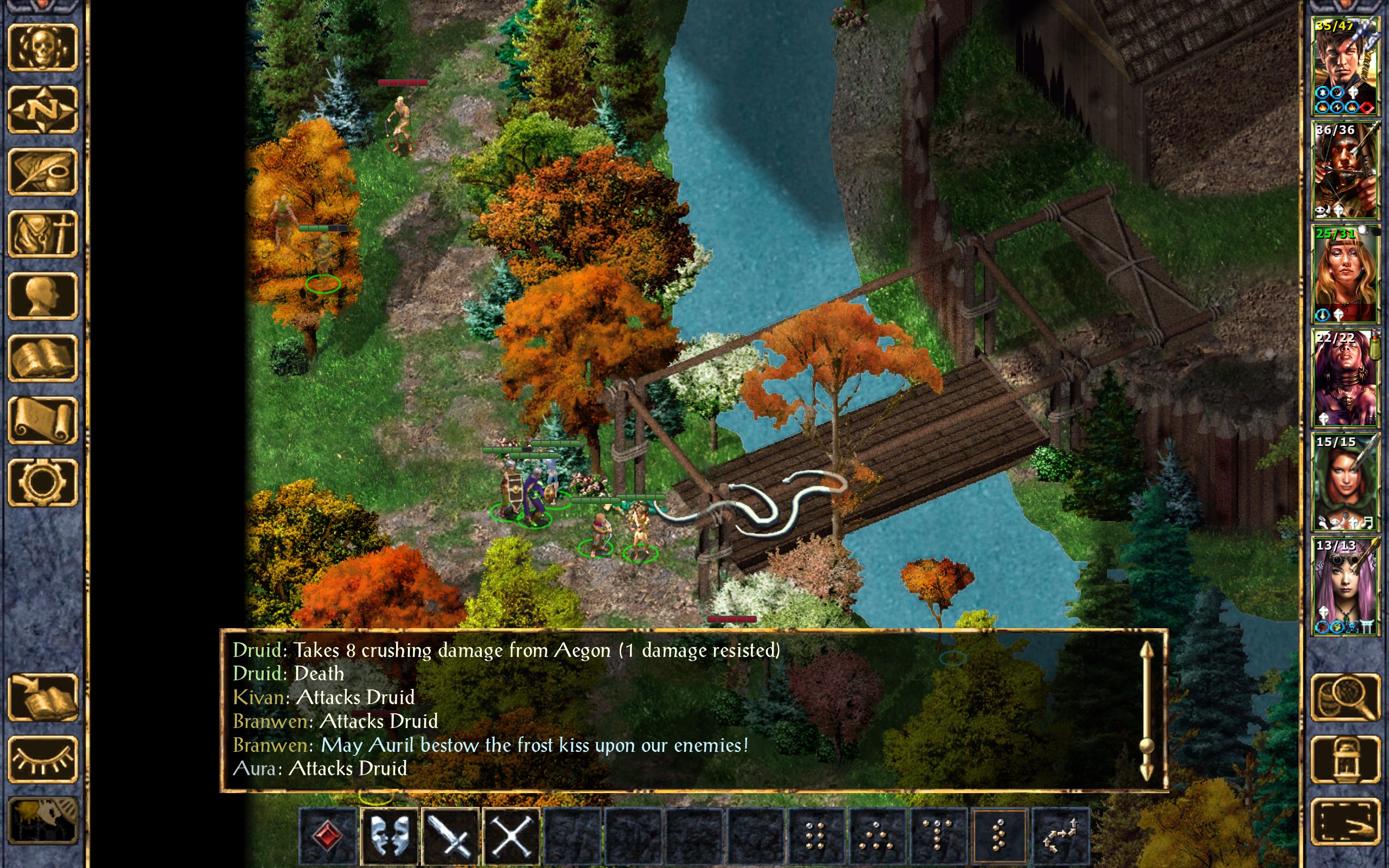Viewport: 1389px width, 868px height.
Task: Click the quick save book button
Action: pyautogui.click(x=42, y=698)
